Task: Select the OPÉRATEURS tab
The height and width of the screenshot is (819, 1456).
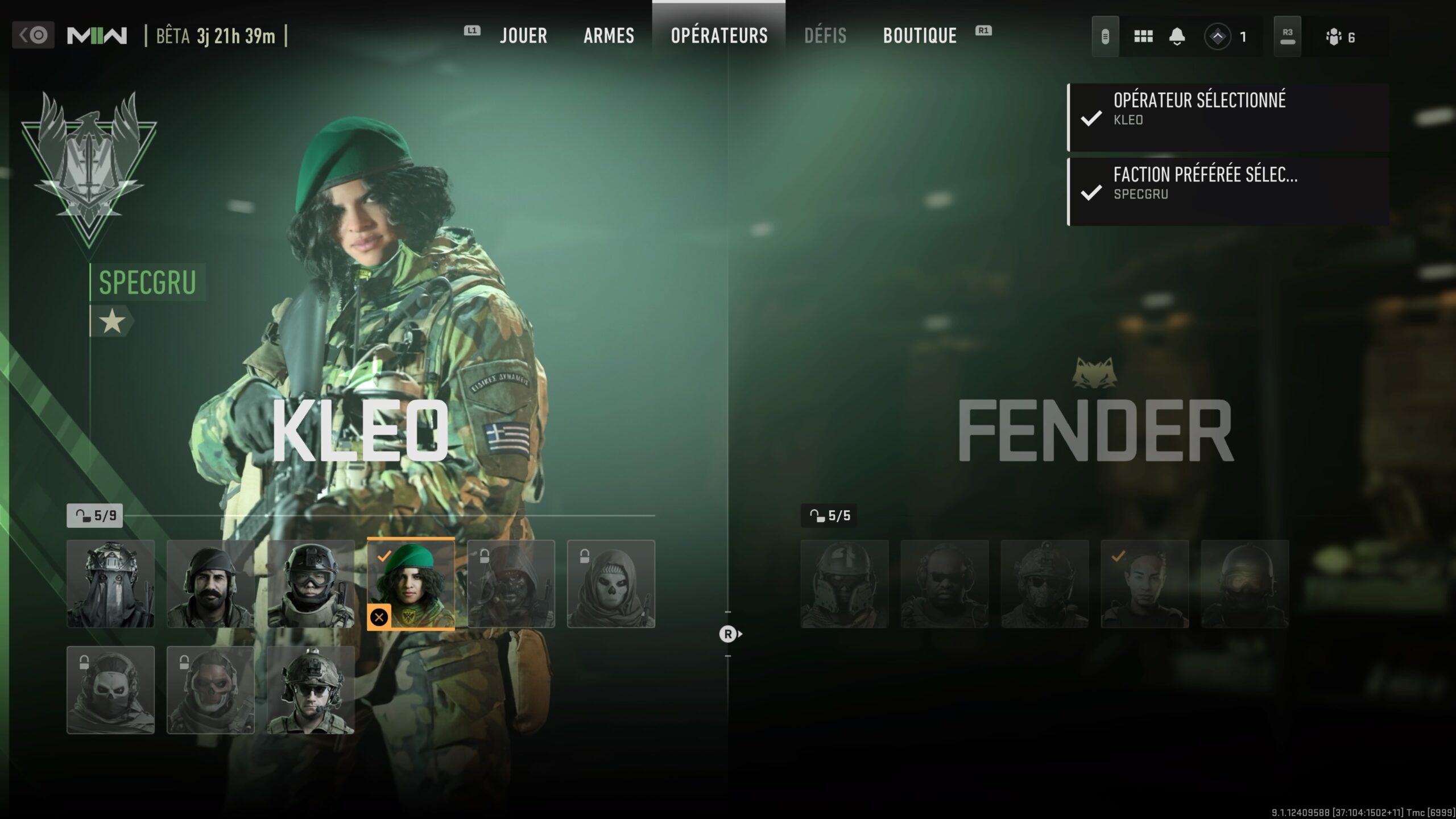Action: coord(719,36)
